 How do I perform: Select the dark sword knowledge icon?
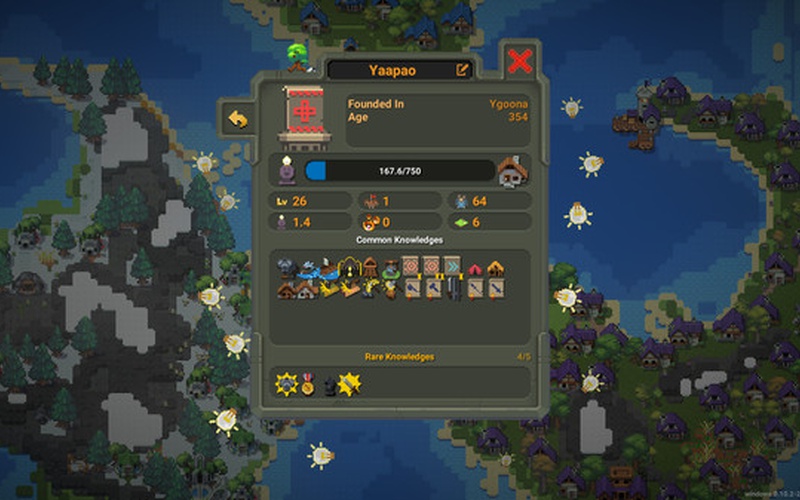[x=453, y=290]
